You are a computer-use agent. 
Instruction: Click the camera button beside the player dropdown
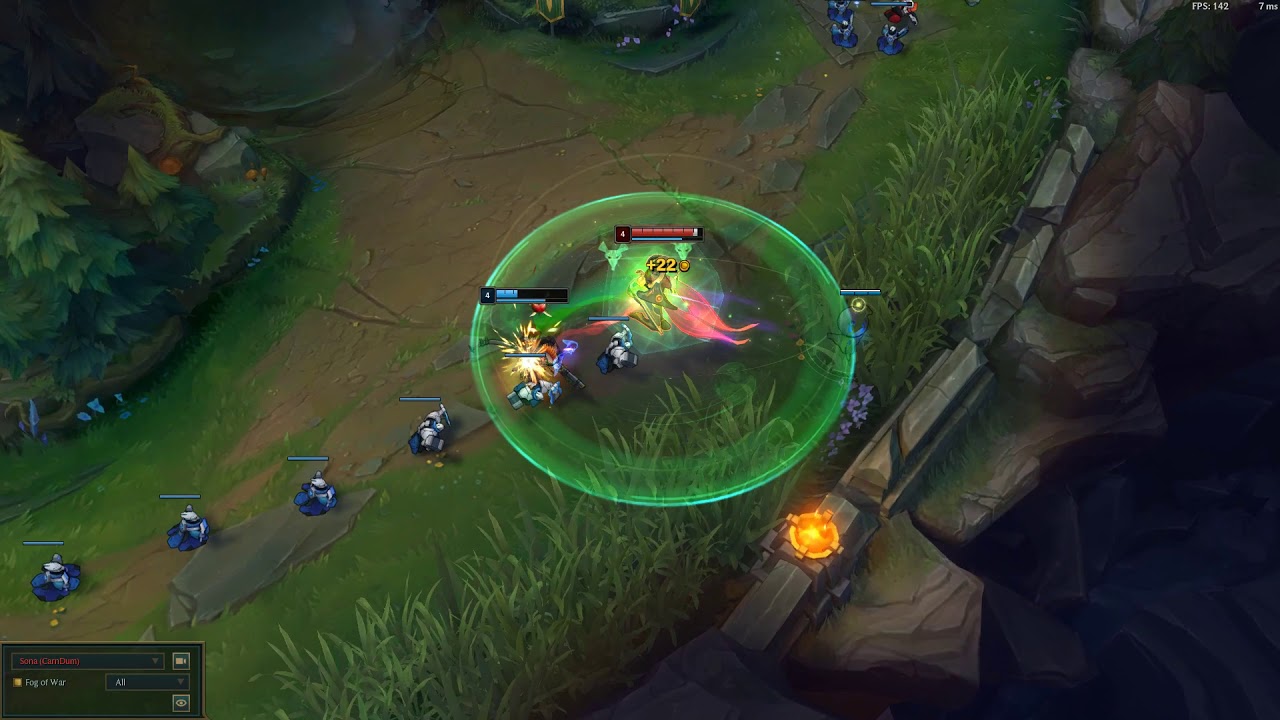[x=181, y=661]
